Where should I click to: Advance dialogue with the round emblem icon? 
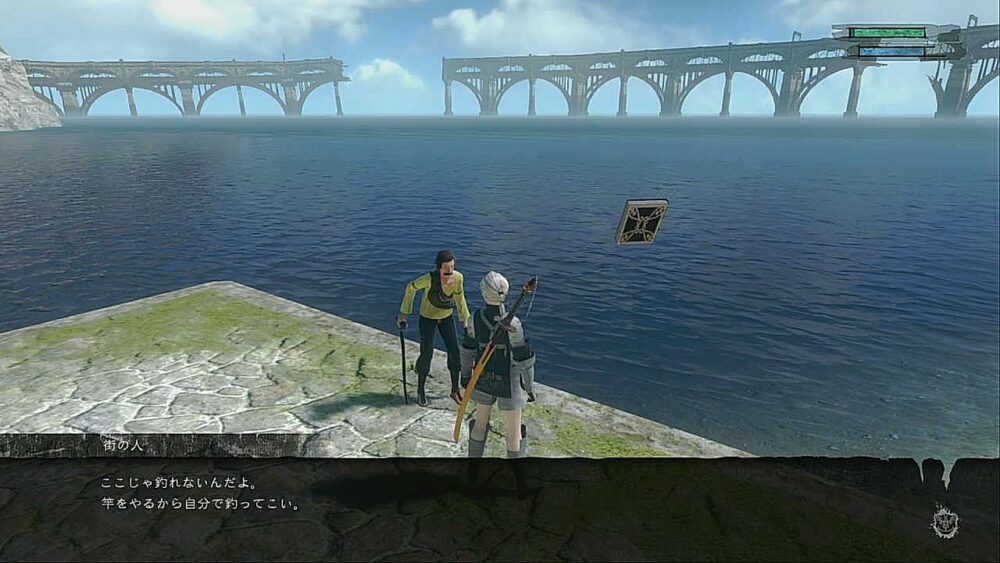click(x=944, y=521)
